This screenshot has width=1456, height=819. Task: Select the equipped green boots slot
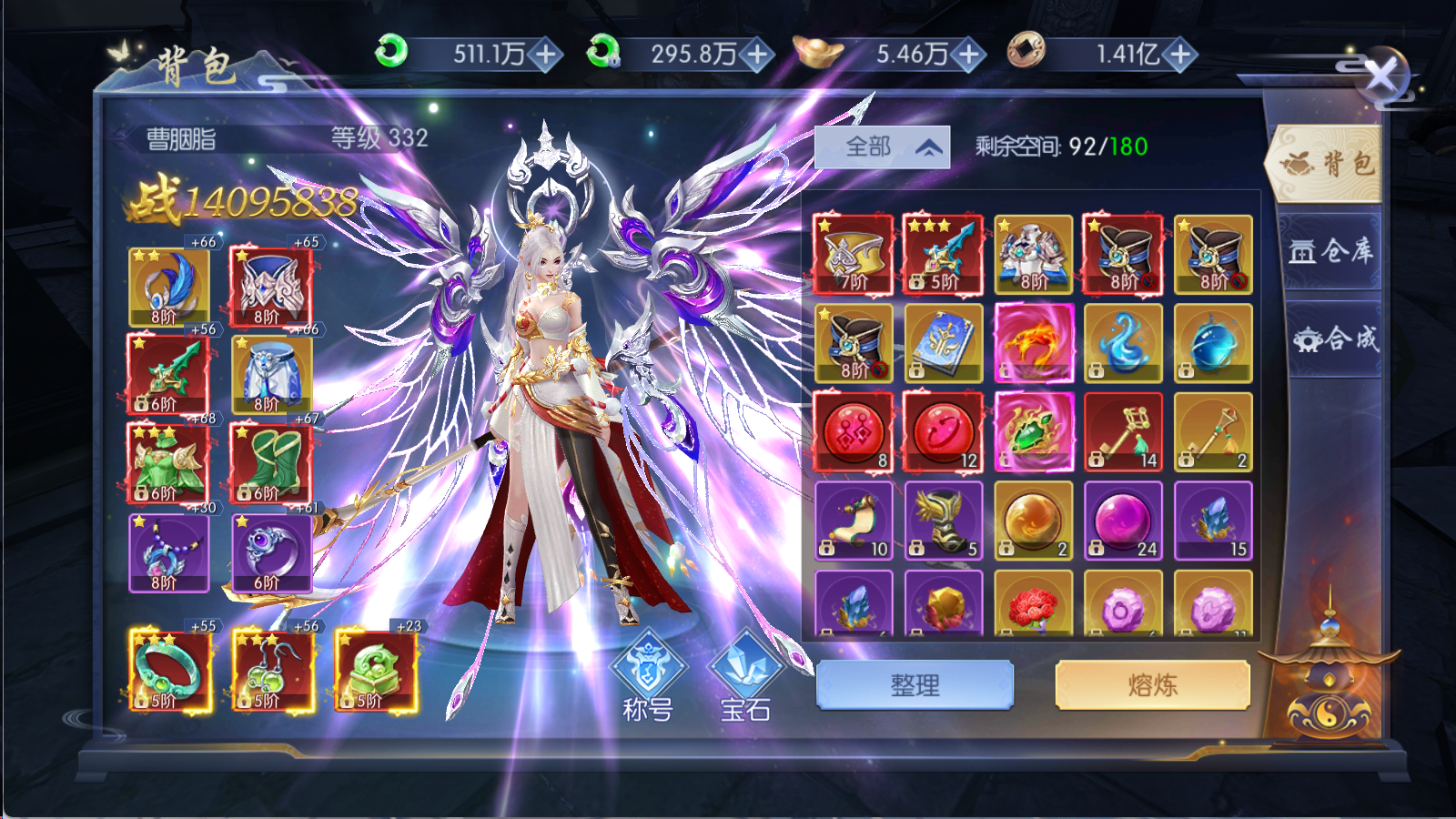[x=271, y=462]
